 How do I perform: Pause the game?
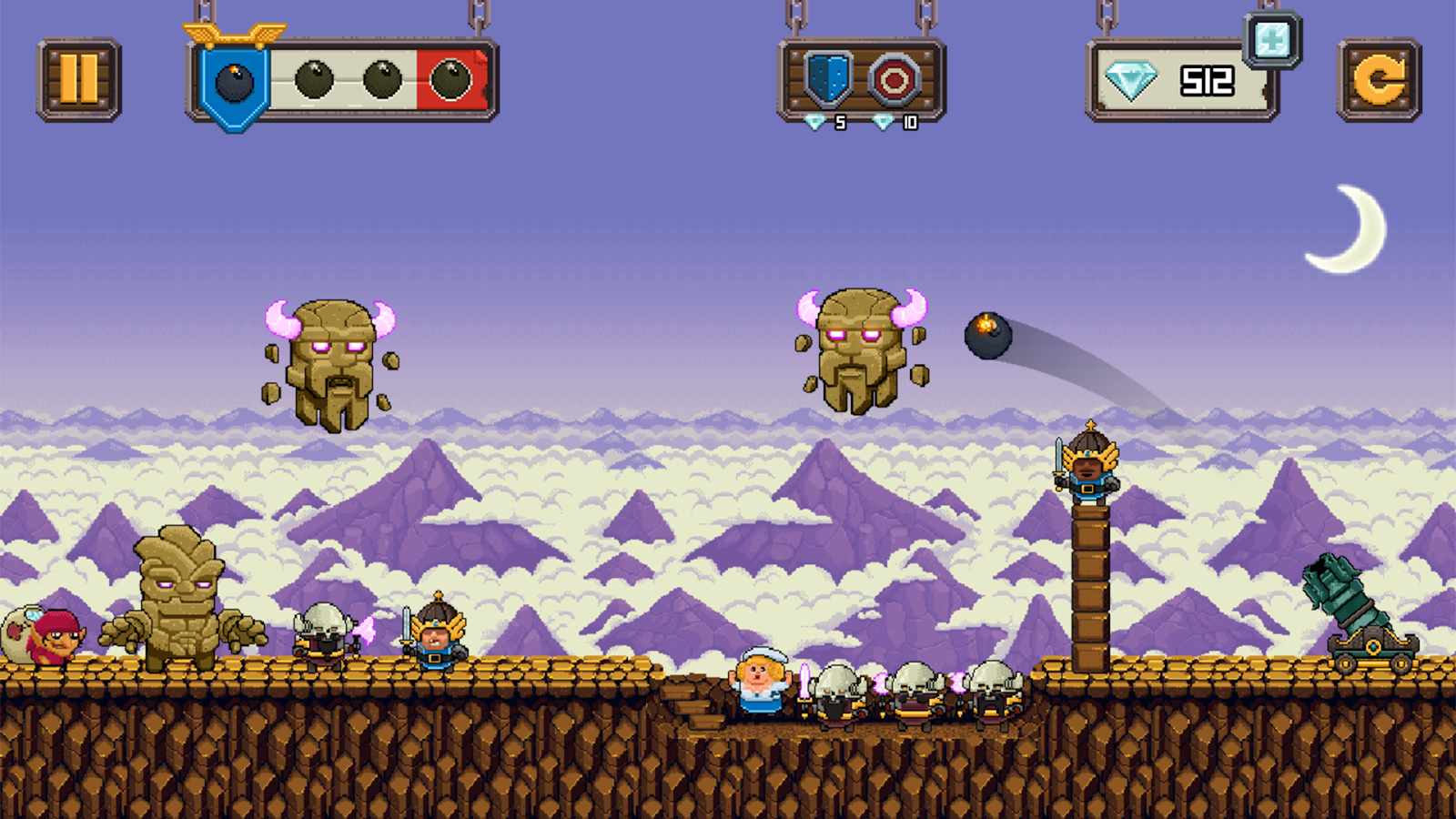point(78,79)
